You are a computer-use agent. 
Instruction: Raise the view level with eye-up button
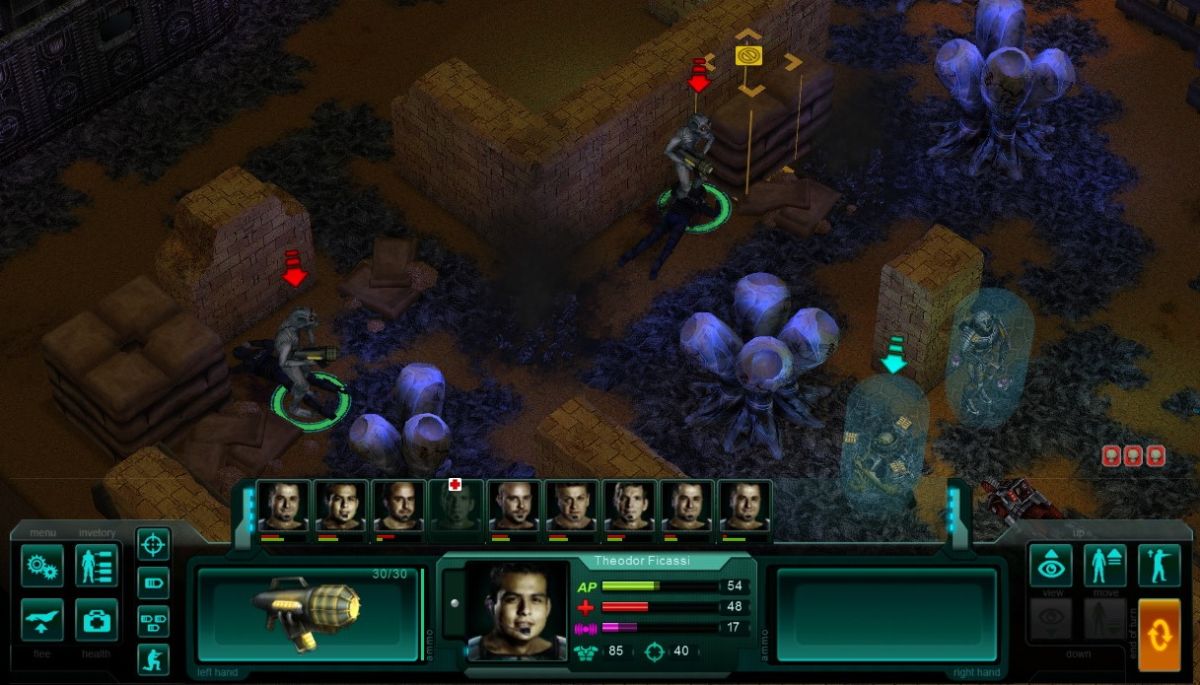tap(1051, 566)
